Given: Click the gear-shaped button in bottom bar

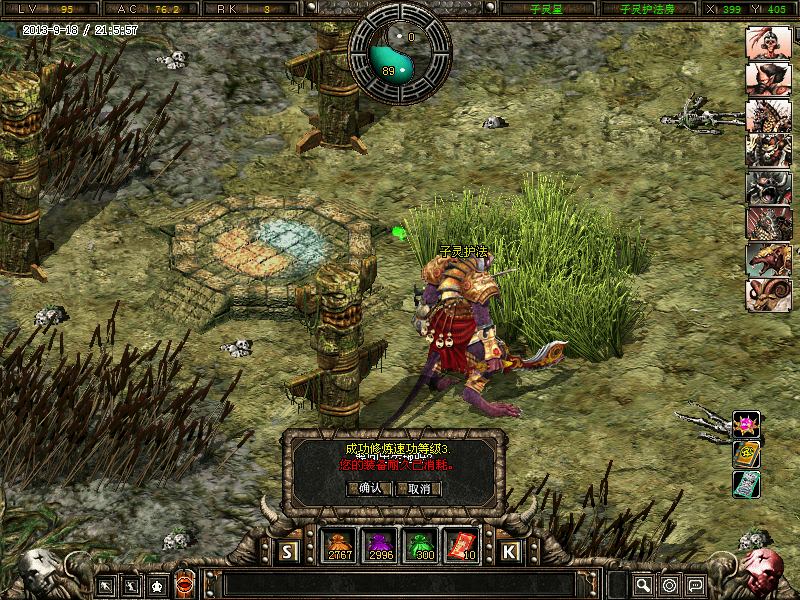Looking at the screenshot, I should (x=669, y=584).
